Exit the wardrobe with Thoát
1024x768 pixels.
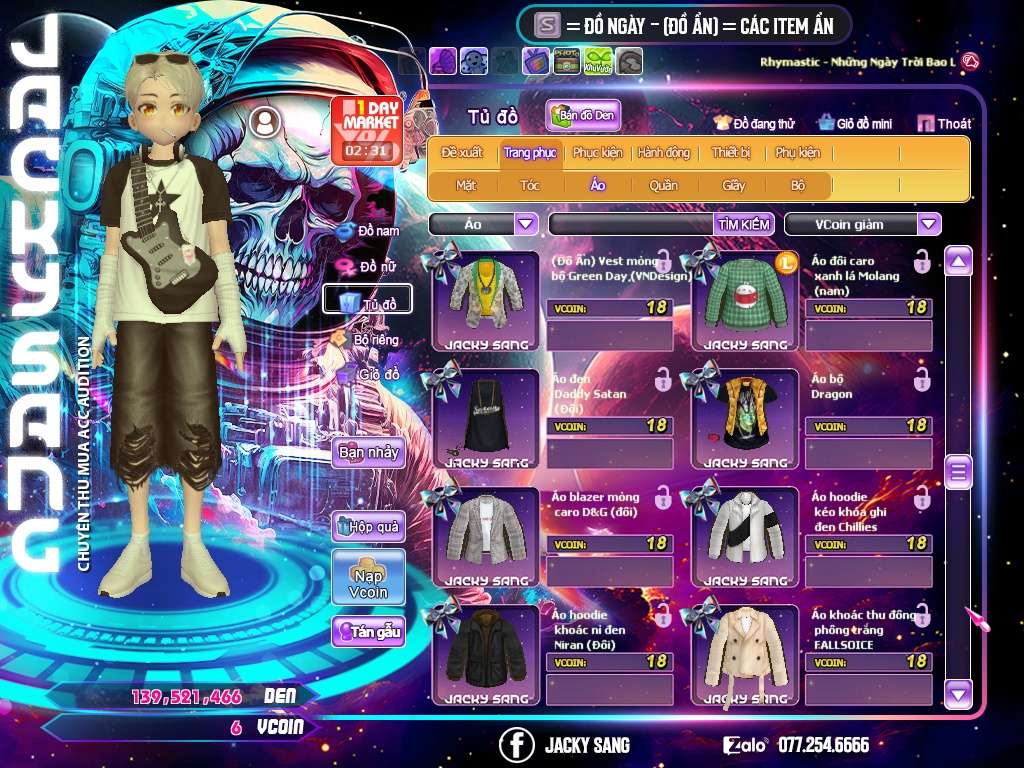tap(946, 124)
